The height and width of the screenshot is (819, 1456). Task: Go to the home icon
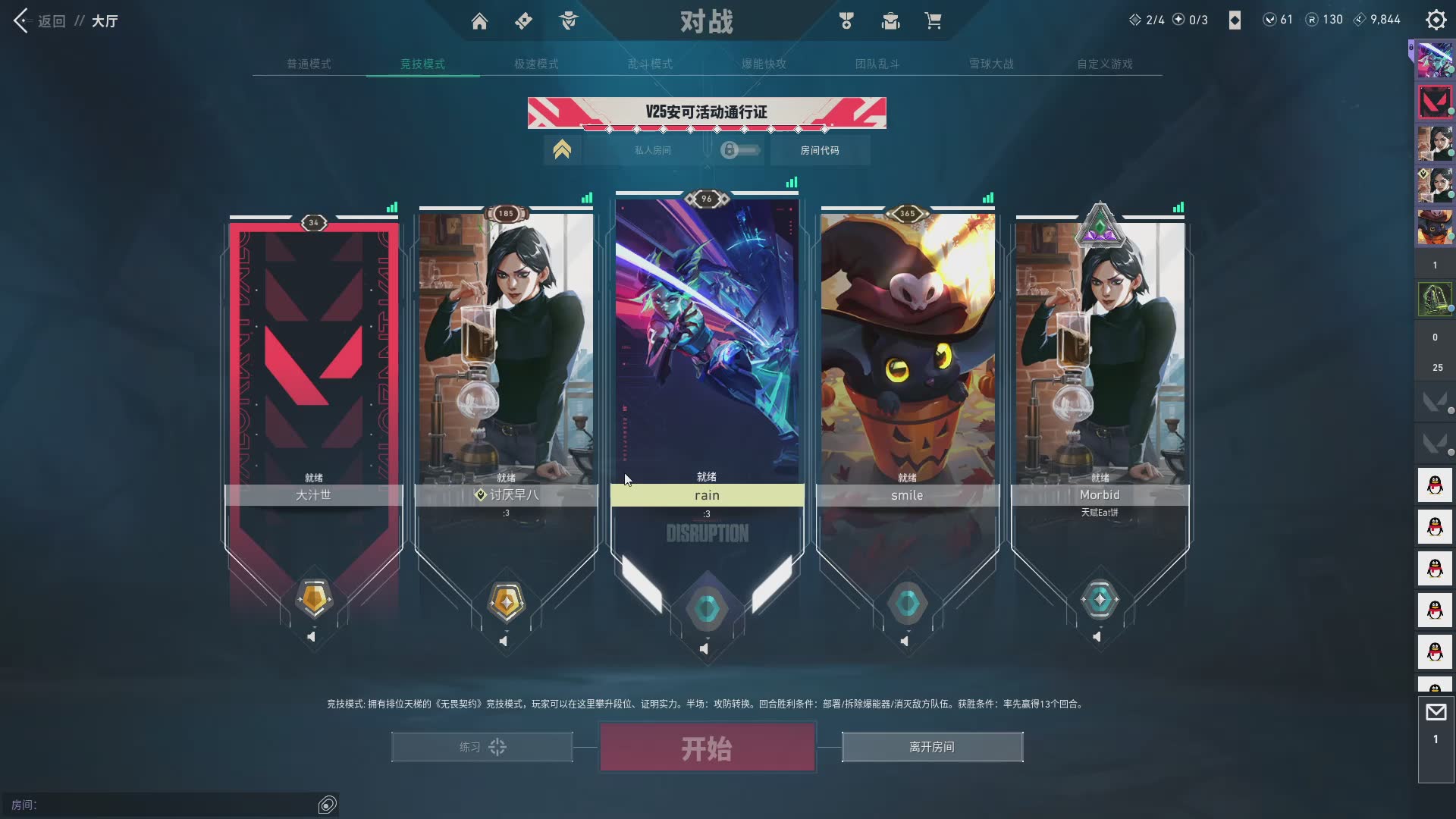pyautogui.click(x=479, y=21)
